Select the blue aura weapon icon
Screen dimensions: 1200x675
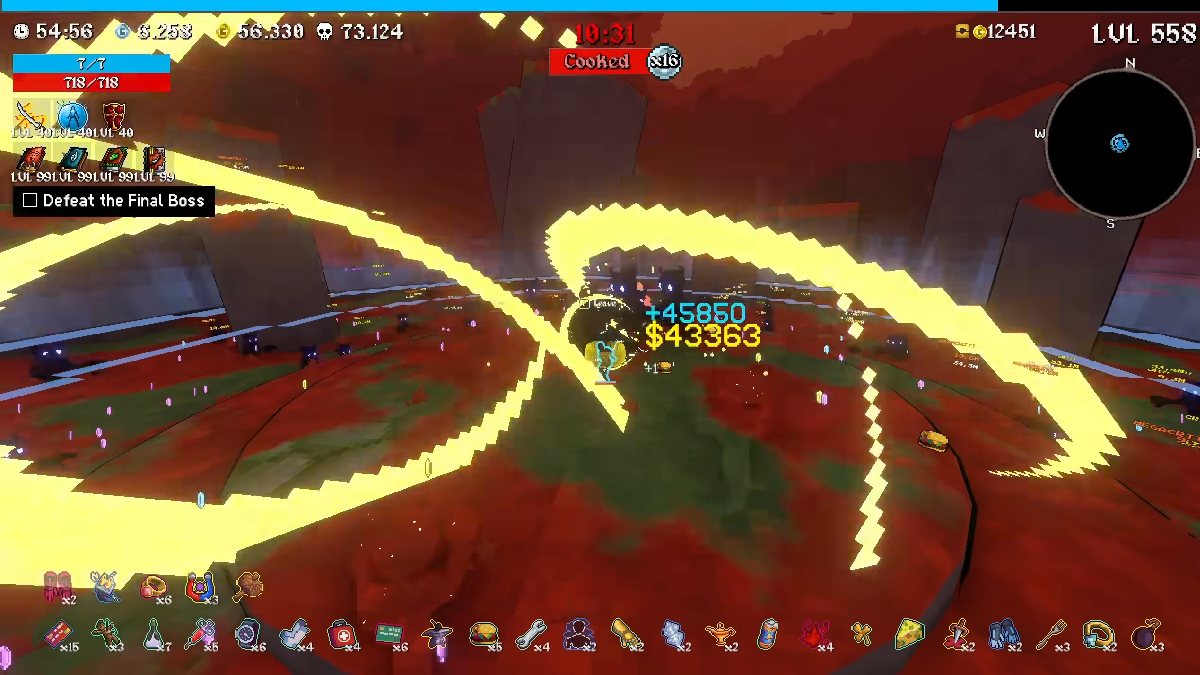[x=72, y=116]
